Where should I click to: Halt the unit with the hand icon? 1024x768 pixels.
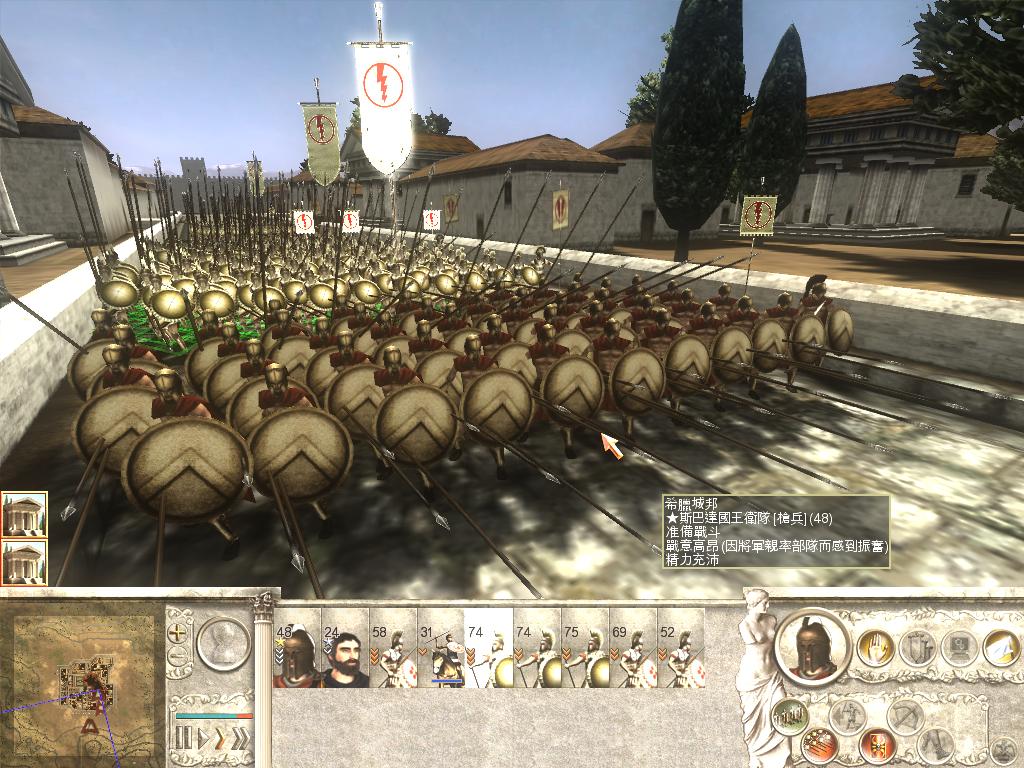point(876,650)
